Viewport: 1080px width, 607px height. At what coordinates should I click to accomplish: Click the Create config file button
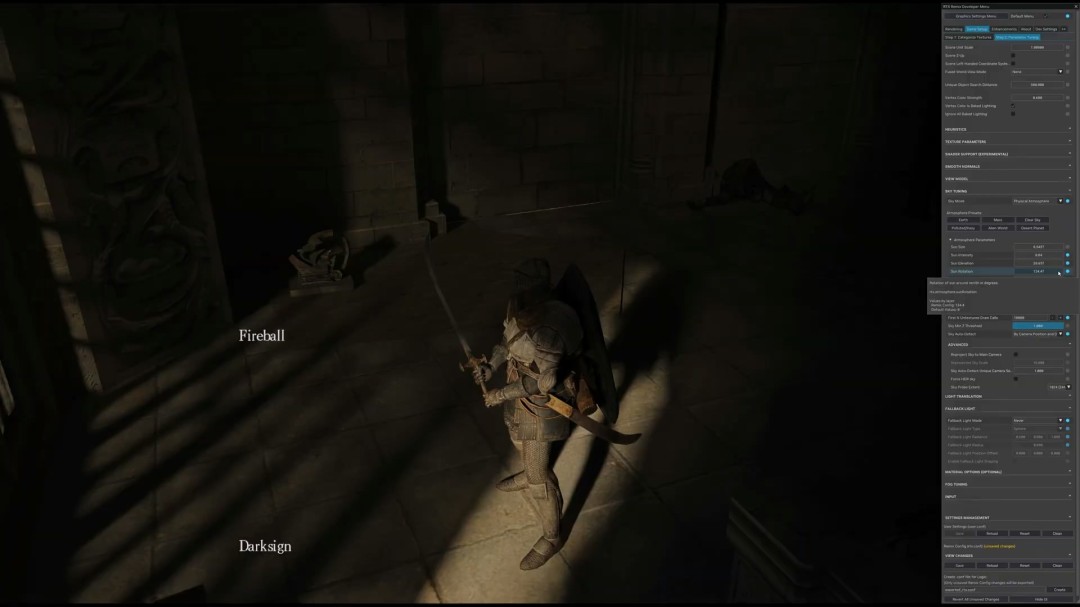[1059, 590]
